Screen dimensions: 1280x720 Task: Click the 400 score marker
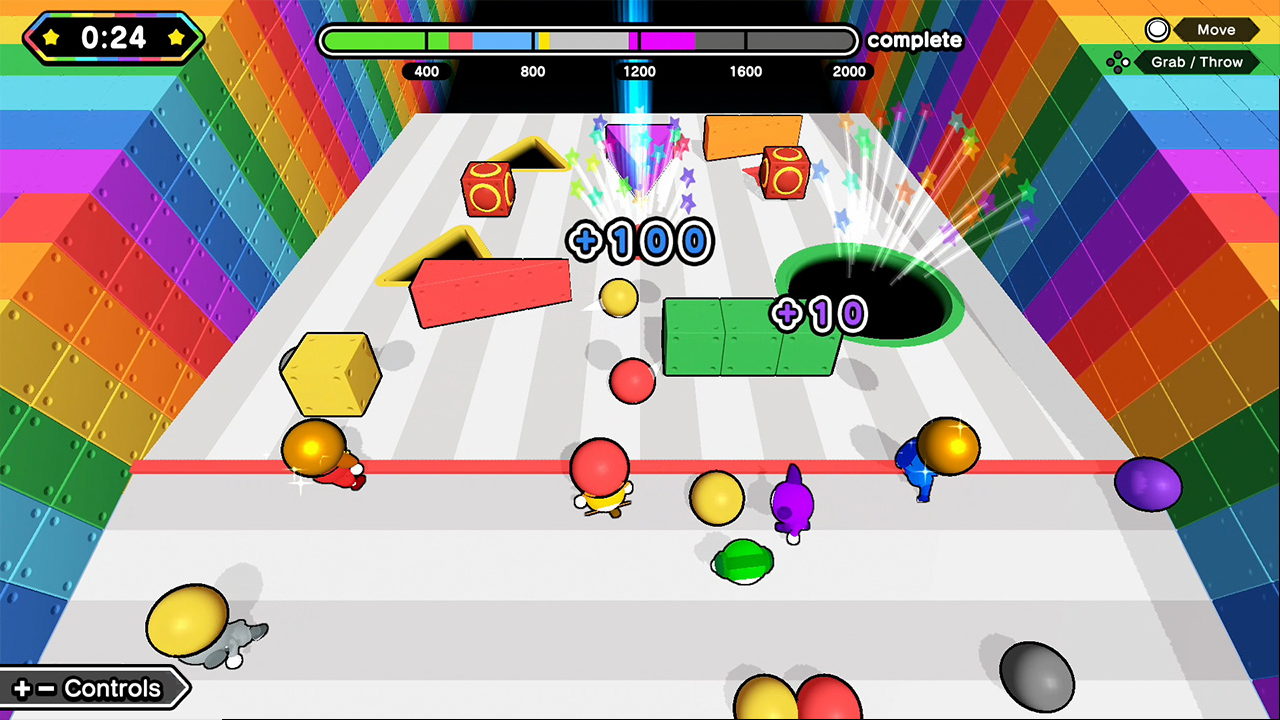[x=427, y=72]
